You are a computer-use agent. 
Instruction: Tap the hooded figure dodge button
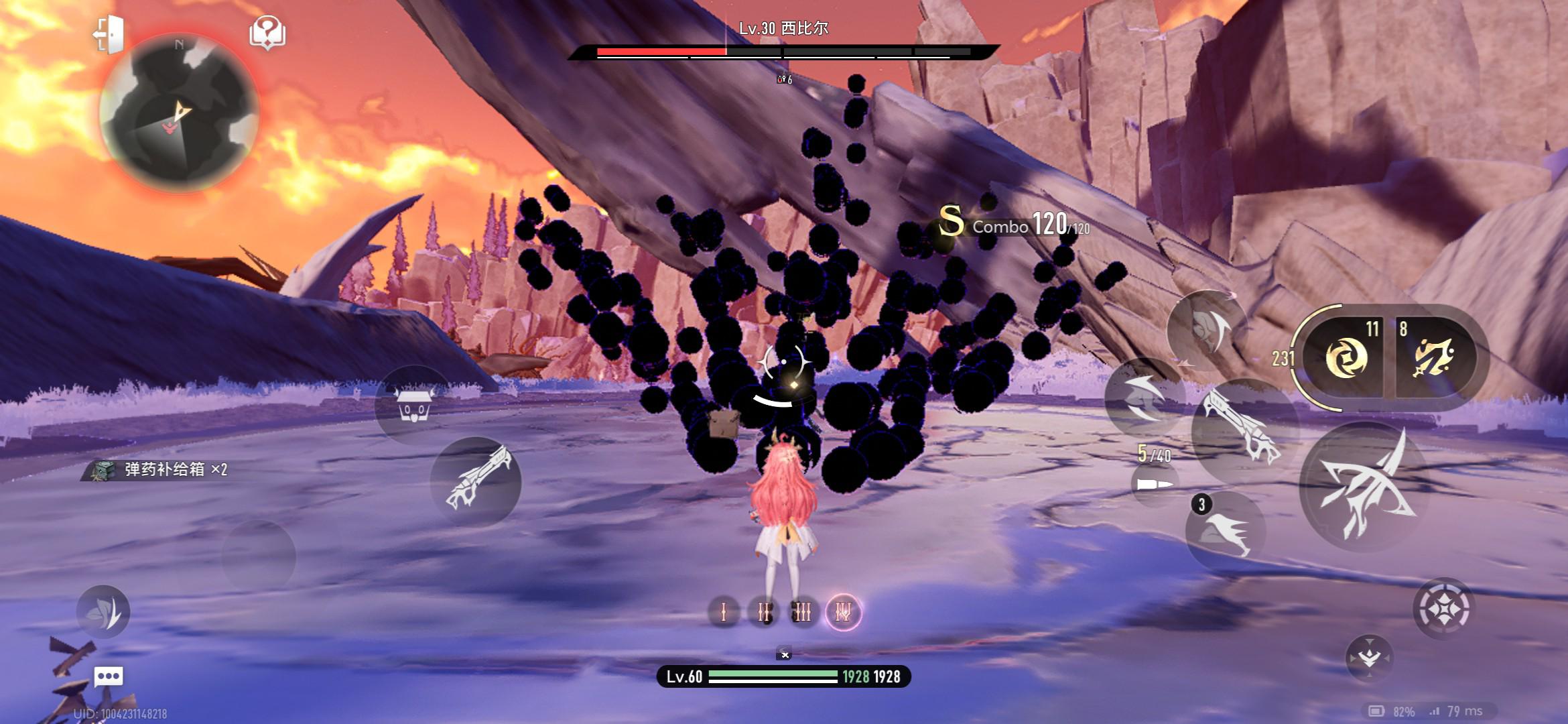(x=1207, y=330)
